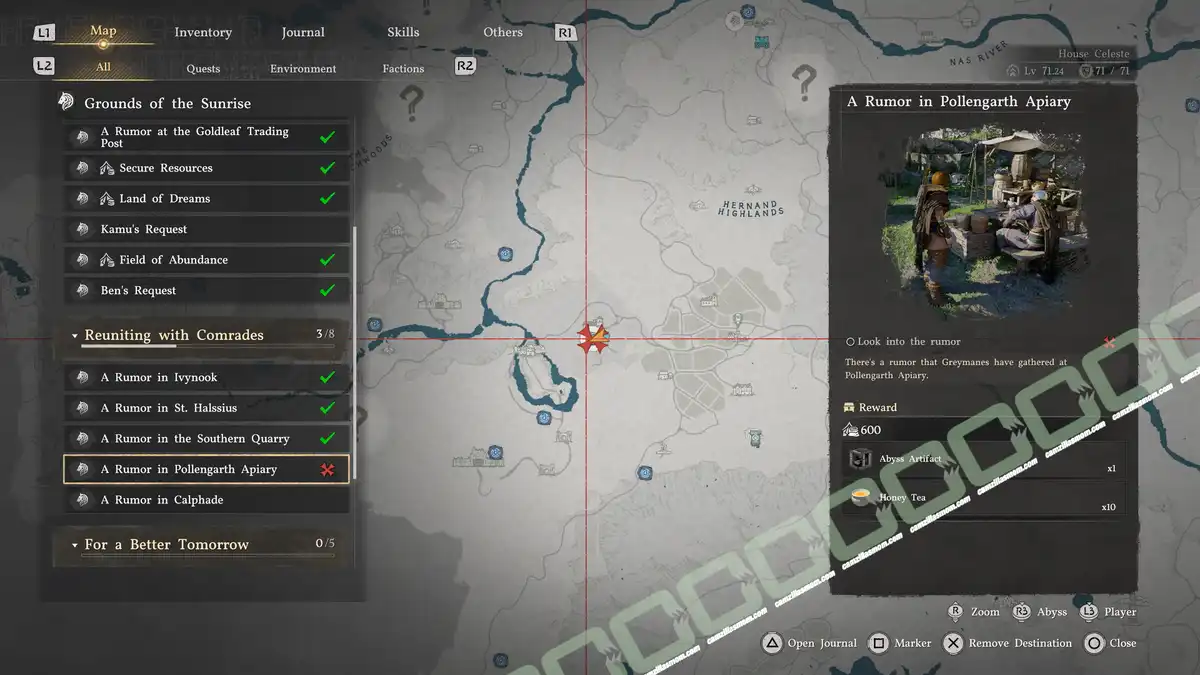Choose the Environment map filter
The width and height of the screenshot is (1200, 675).
303,69
